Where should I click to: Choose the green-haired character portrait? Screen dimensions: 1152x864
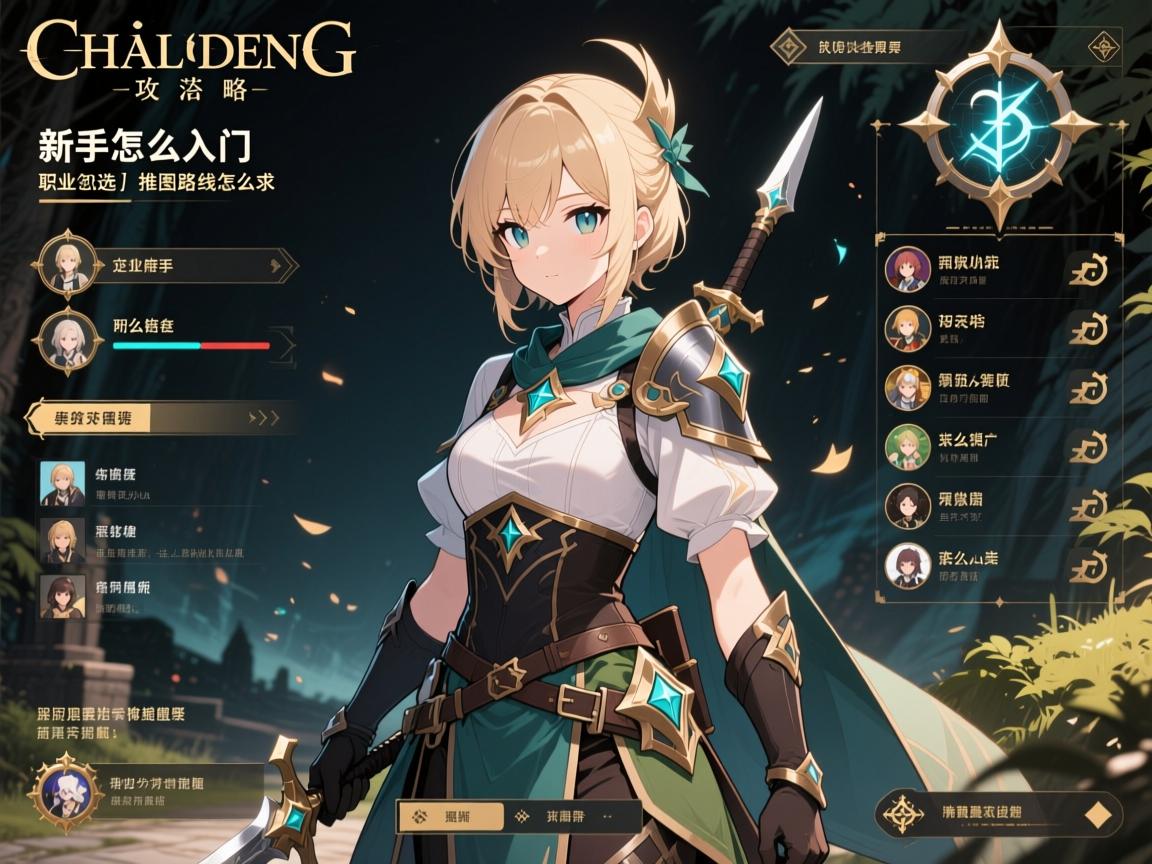pos(908,447)
